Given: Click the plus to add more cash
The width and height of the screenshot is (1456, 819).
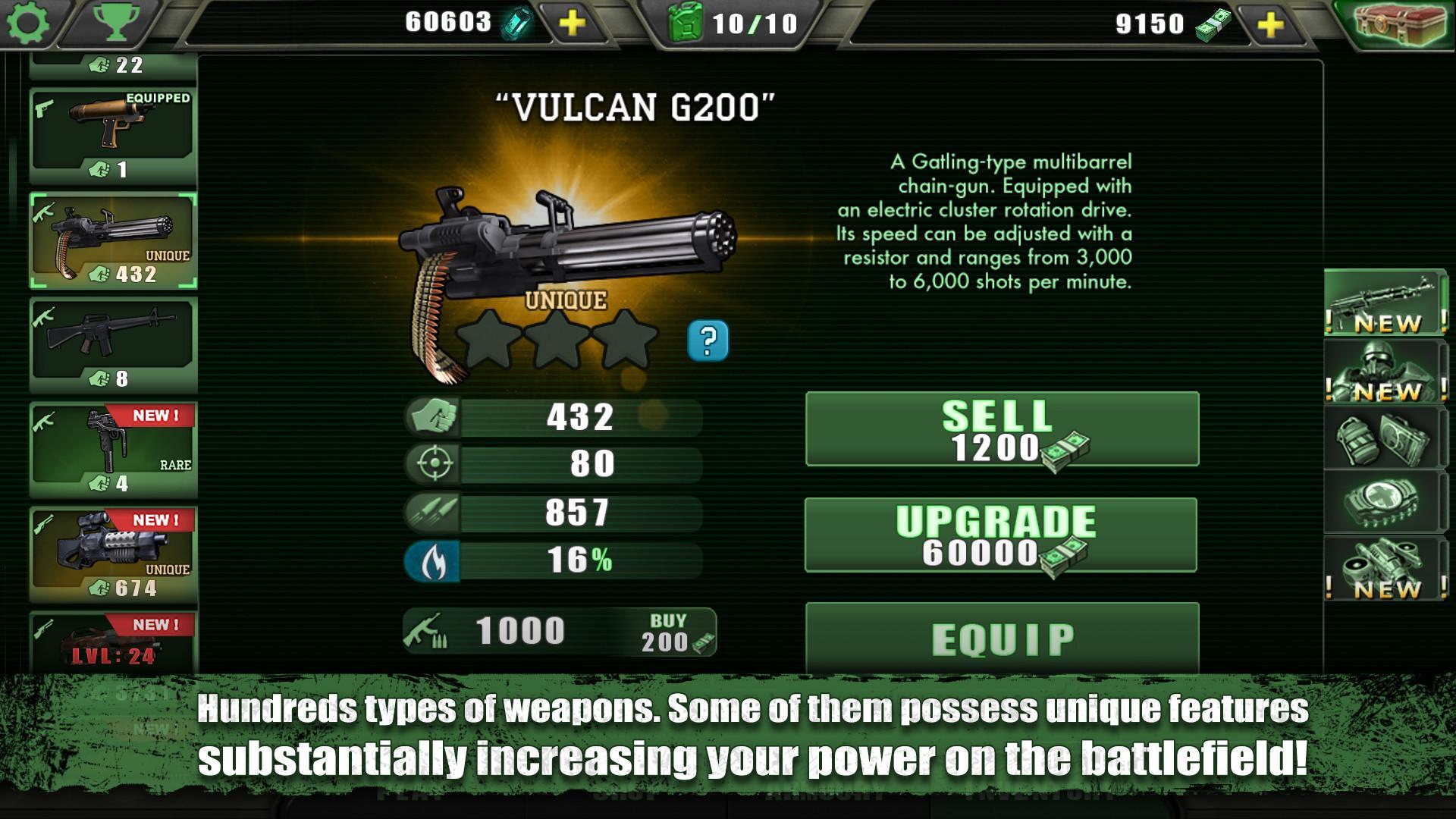Looking at the screenshot, I should coord(1272,23).
